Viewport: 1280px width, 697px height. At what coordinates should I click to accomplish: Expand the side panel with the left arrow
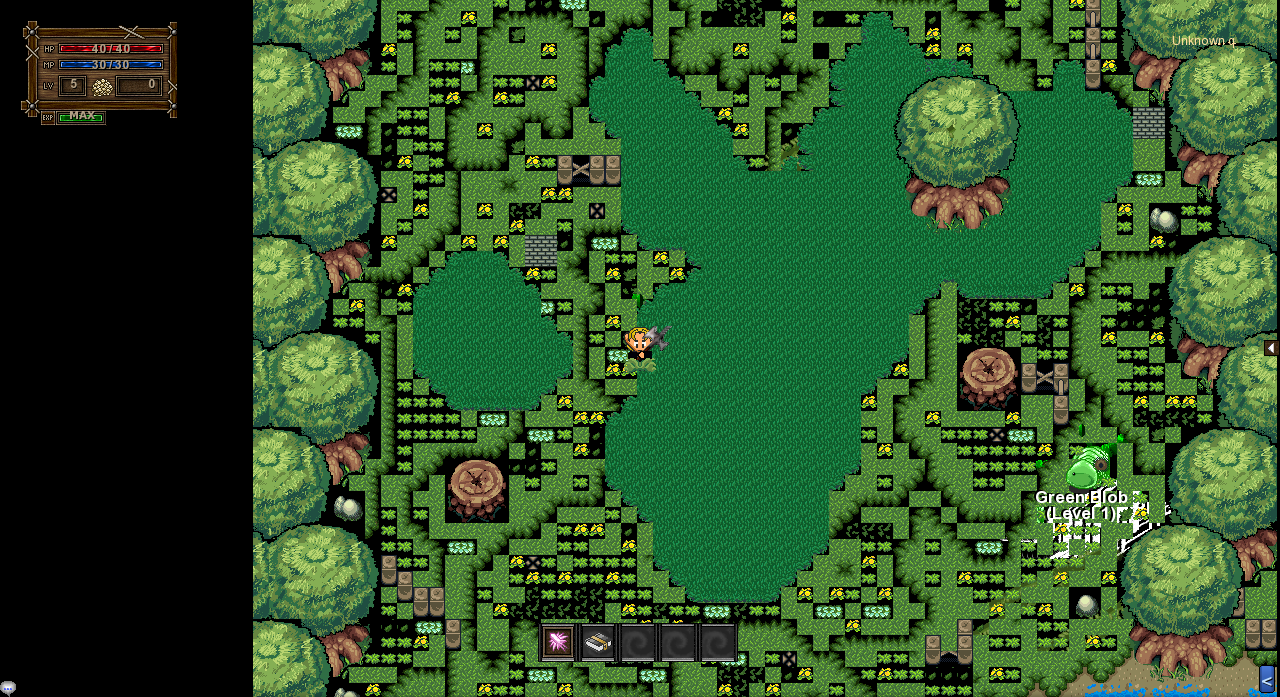coord(1270,348)
